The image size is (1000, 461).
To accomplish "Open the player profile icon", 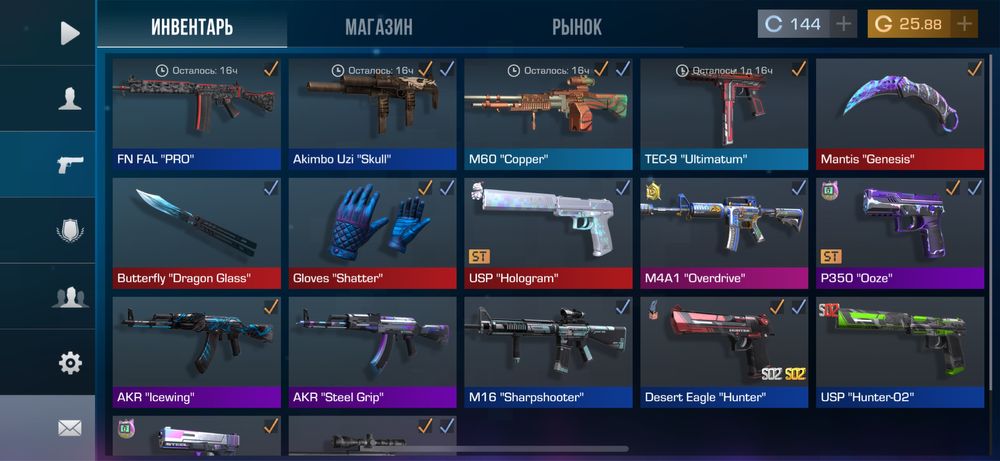I will 69,99.
